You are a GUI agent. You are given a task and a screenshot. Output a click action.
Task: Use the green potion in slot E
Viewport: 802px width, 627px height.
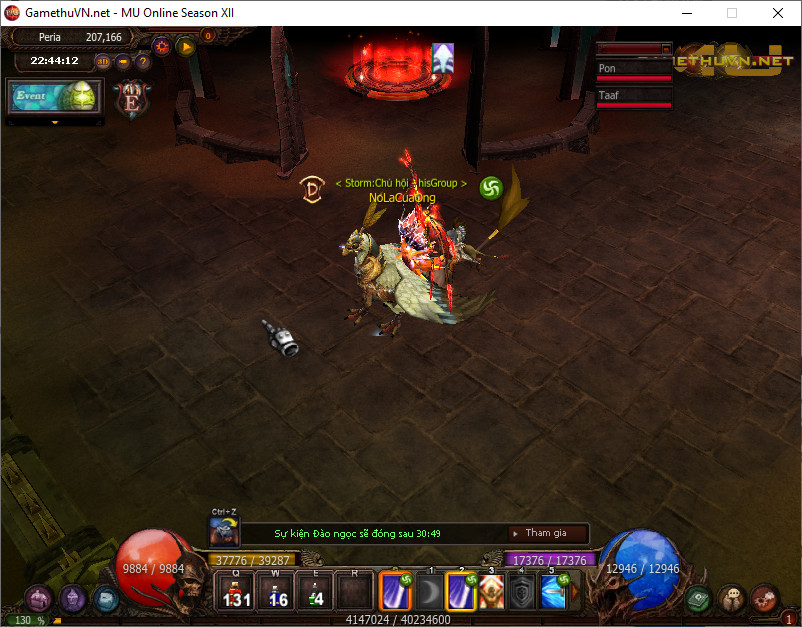317,591
